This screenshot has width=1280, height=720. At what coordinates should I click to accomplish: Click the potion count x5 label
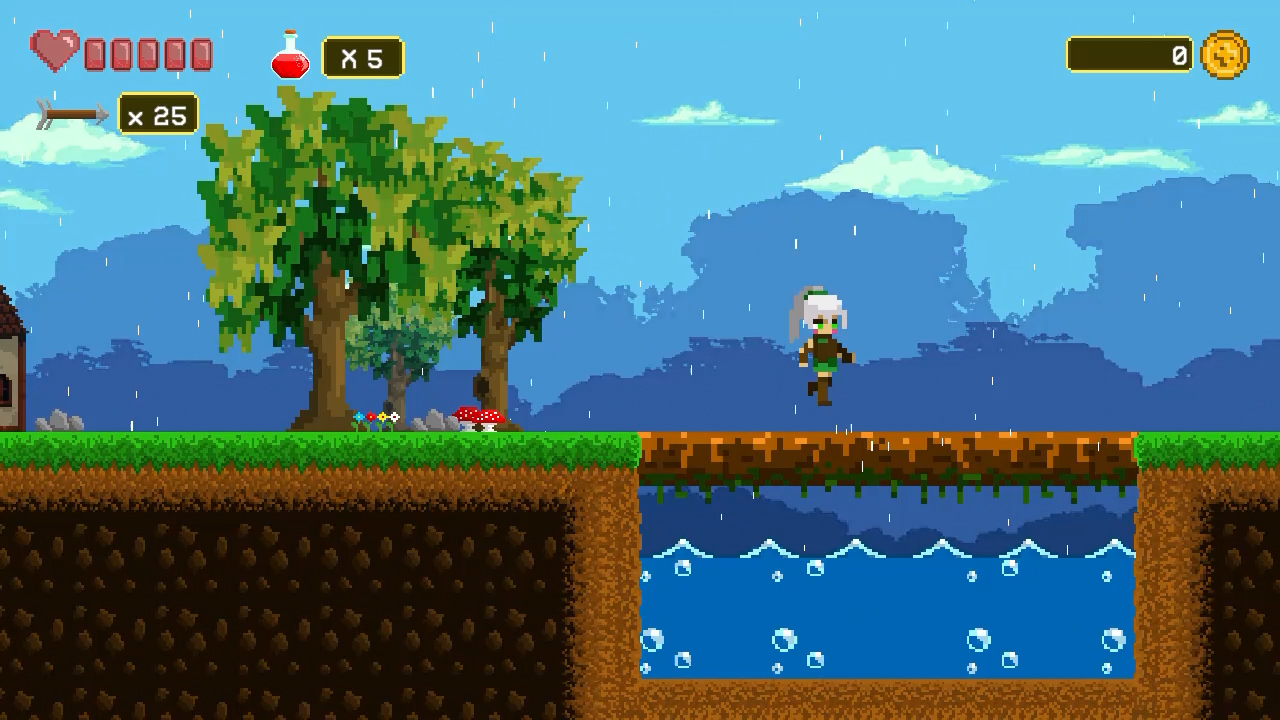click(362, 56)
